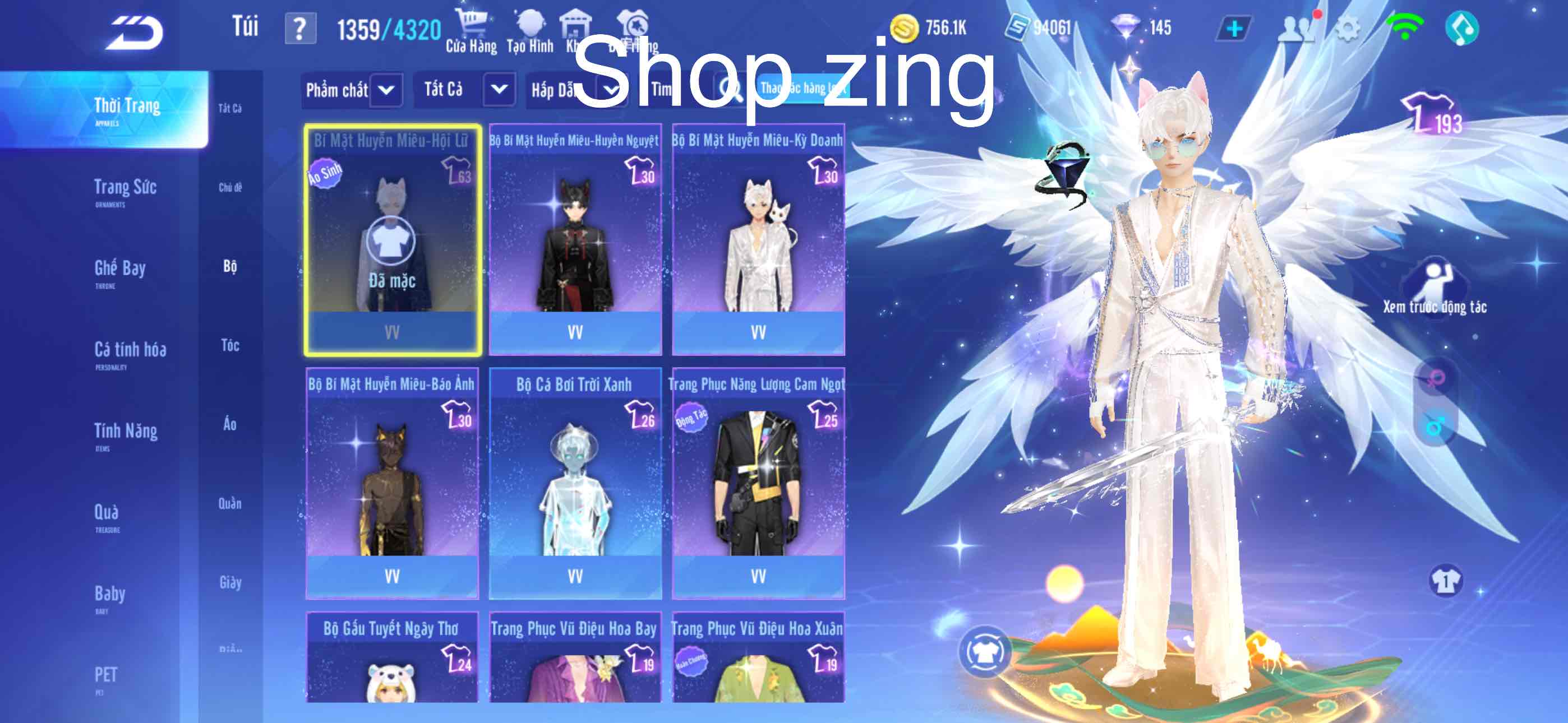Open the Cửa Hàng shop
Screen dimensions: 1568x723
point(471,31)
